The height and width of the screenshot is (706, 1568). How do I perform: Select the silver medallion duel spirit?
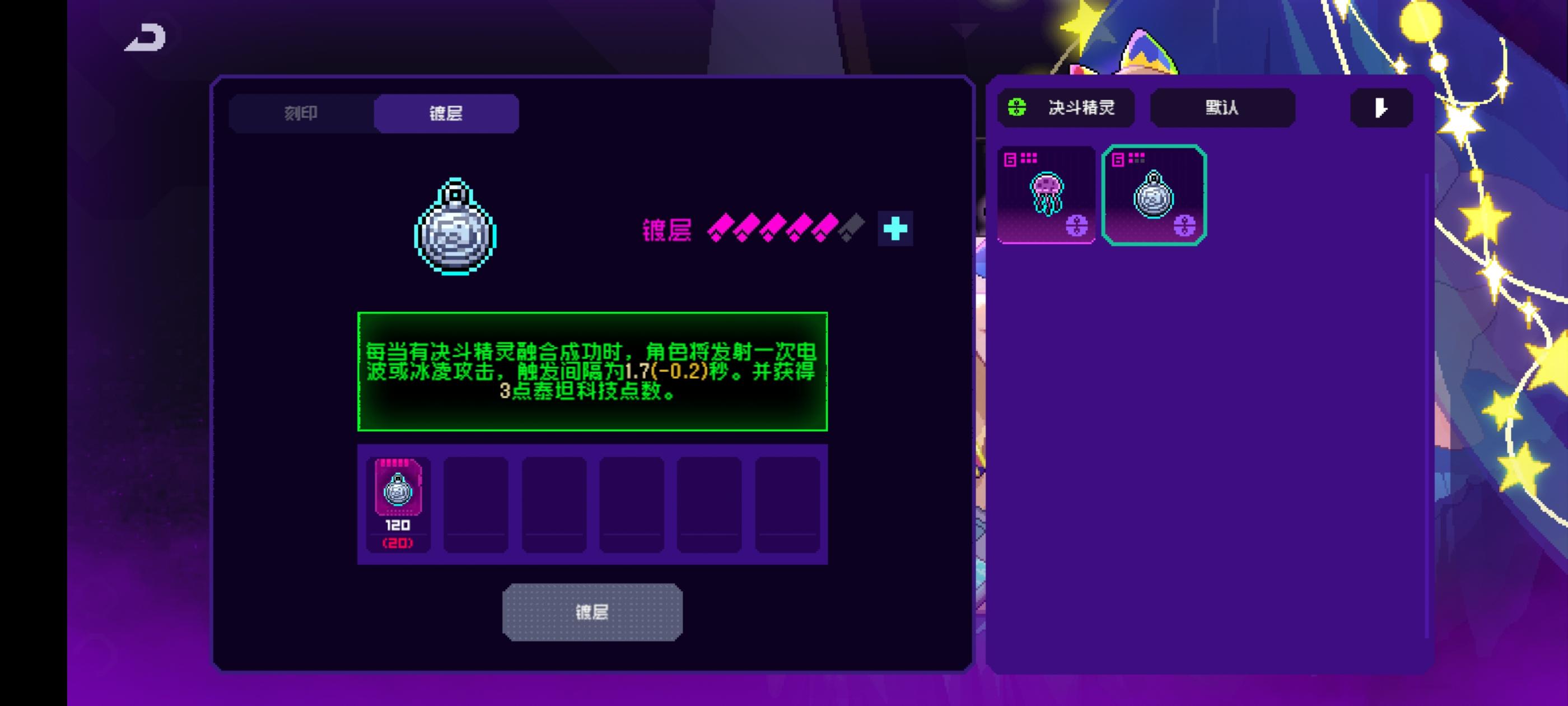1154,195
